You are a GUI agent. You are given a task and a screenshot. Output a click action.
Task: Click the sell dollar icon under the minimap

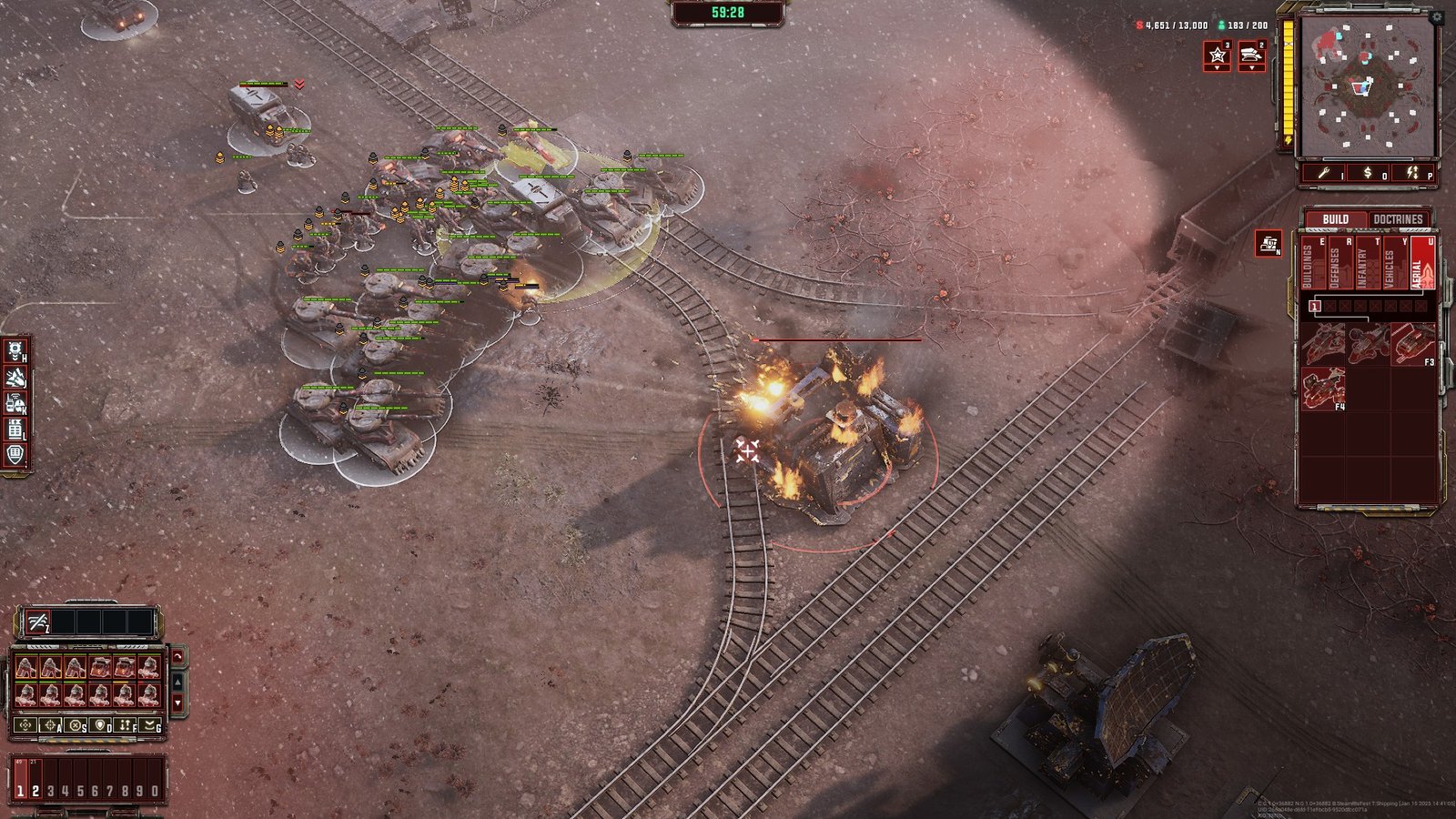[1368, 175]
